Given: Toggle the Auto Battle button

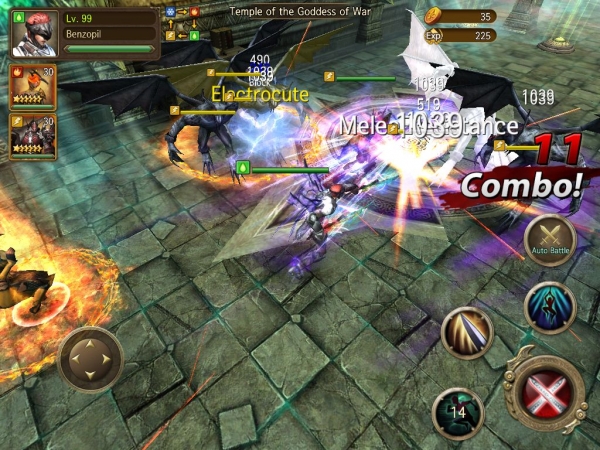Looking at the screenshot, I should click(x=549, y=240).
